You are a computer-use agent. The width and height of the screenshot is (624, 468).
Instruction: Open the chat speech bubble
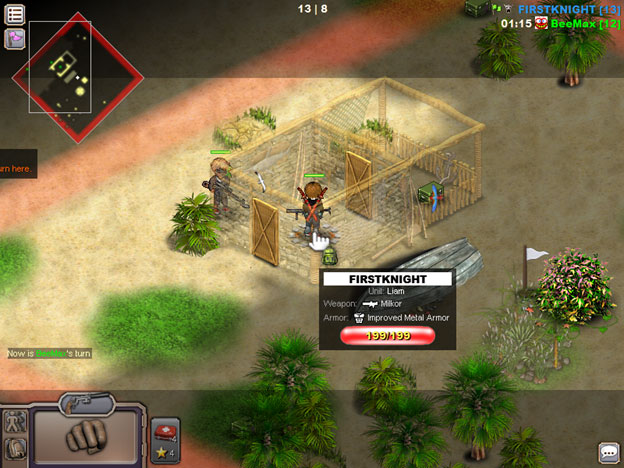(x=609, y=453)
